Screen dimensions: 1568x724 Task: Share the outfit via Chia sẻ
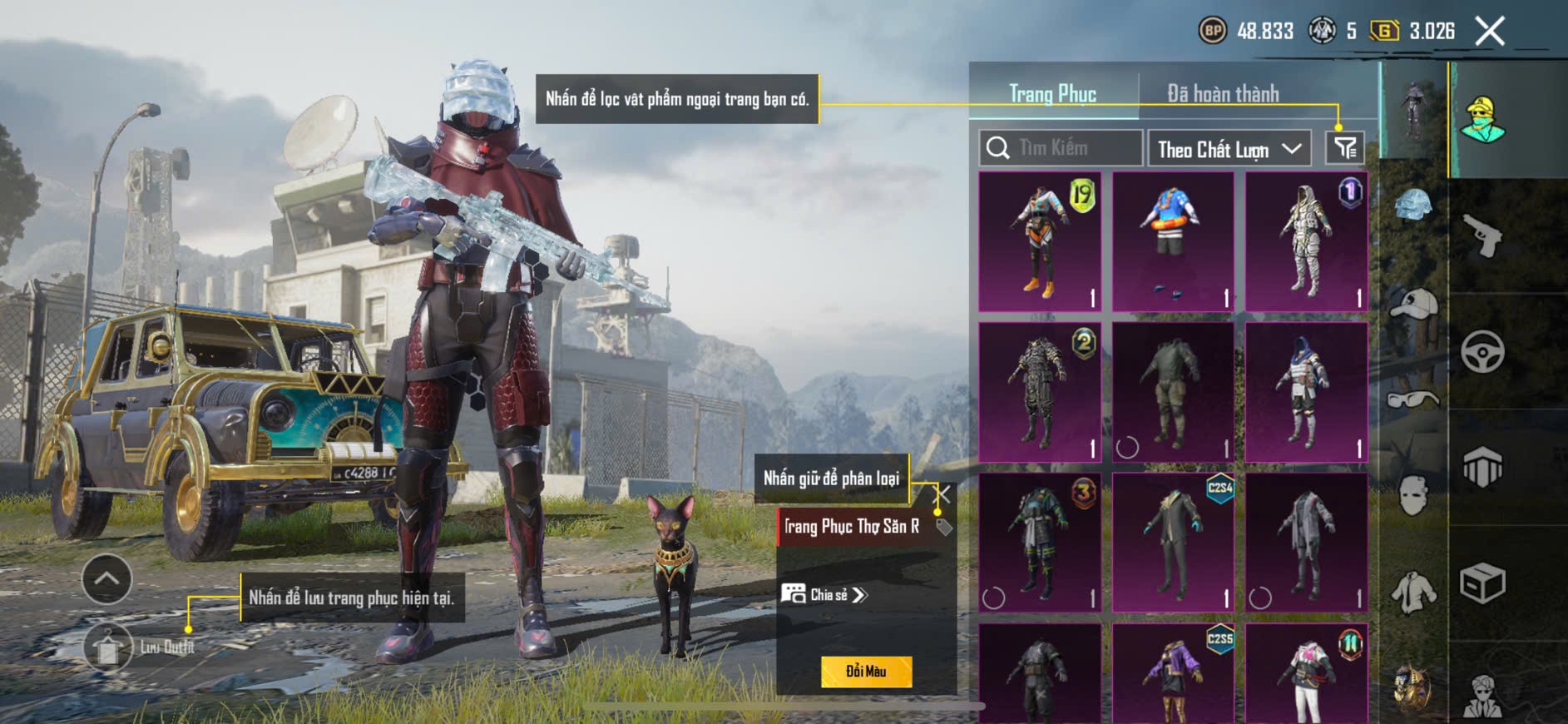[x=824, y=594]
